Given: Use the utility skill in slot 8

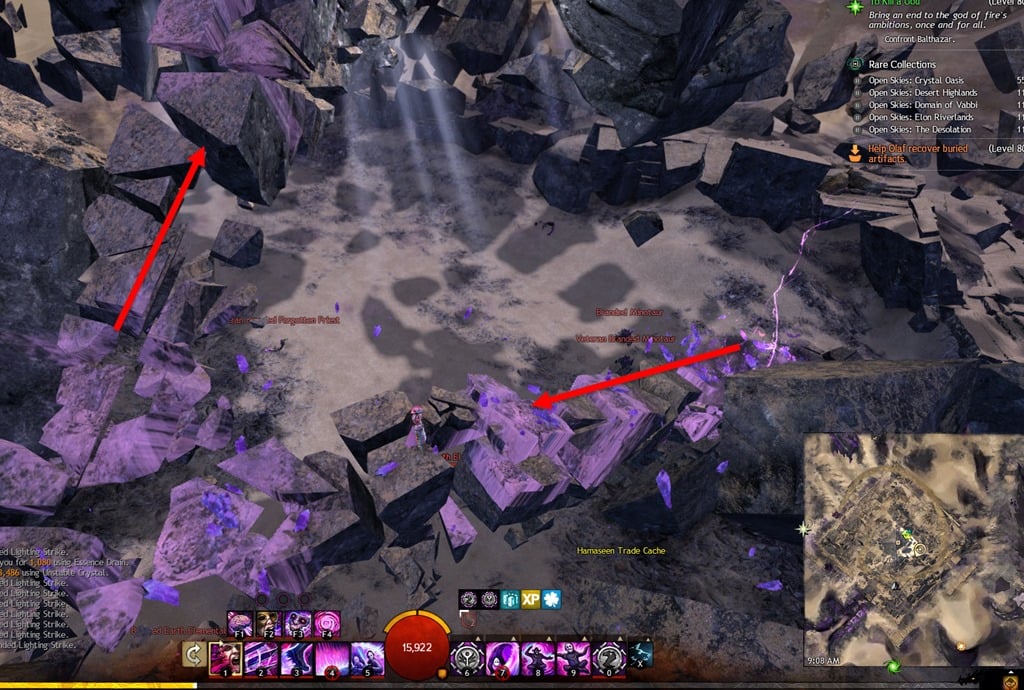Looking at the screenshot, I should 537,658.
